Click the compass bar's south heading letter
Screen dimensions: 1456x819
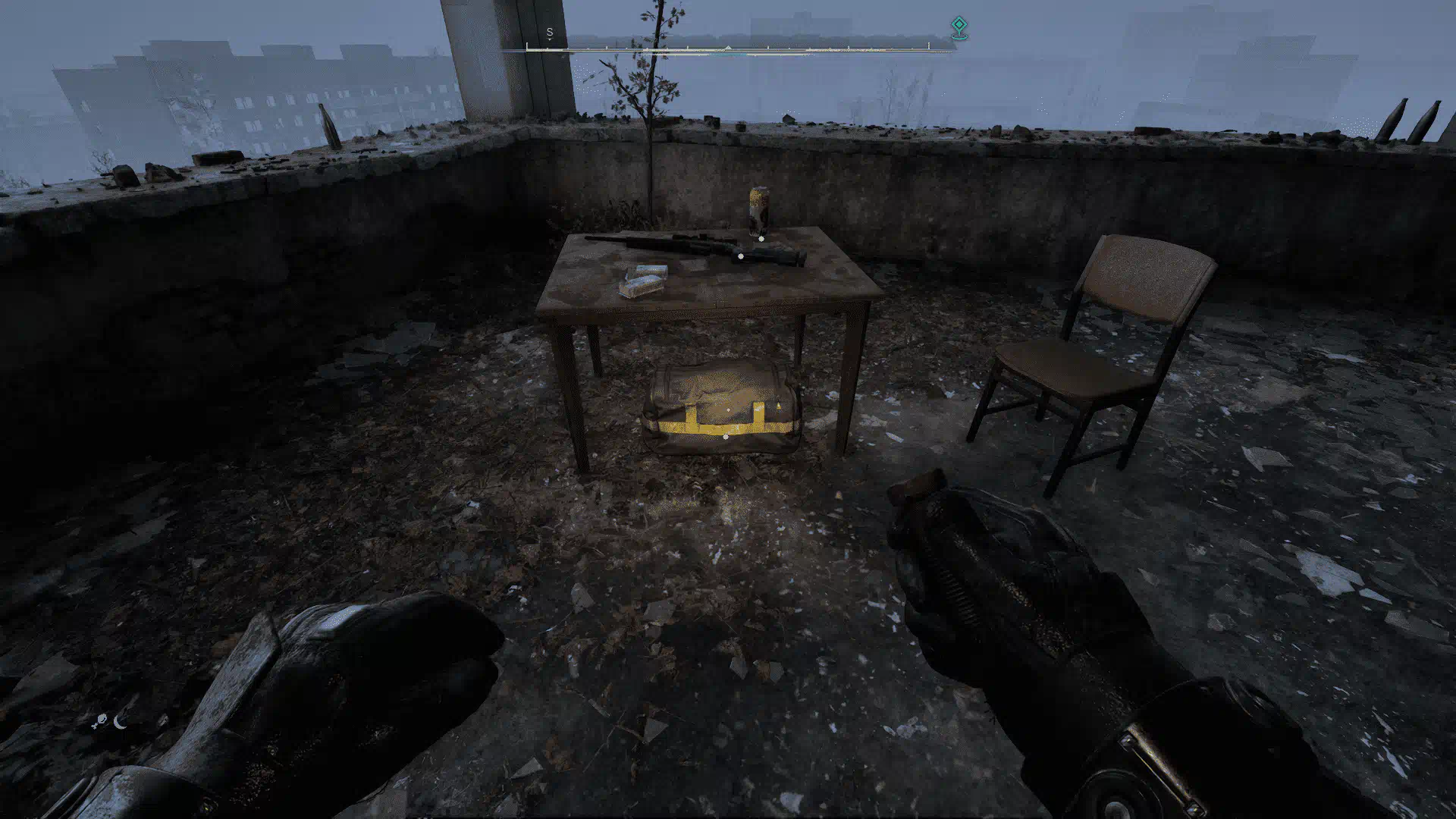(x=550, y=33)
